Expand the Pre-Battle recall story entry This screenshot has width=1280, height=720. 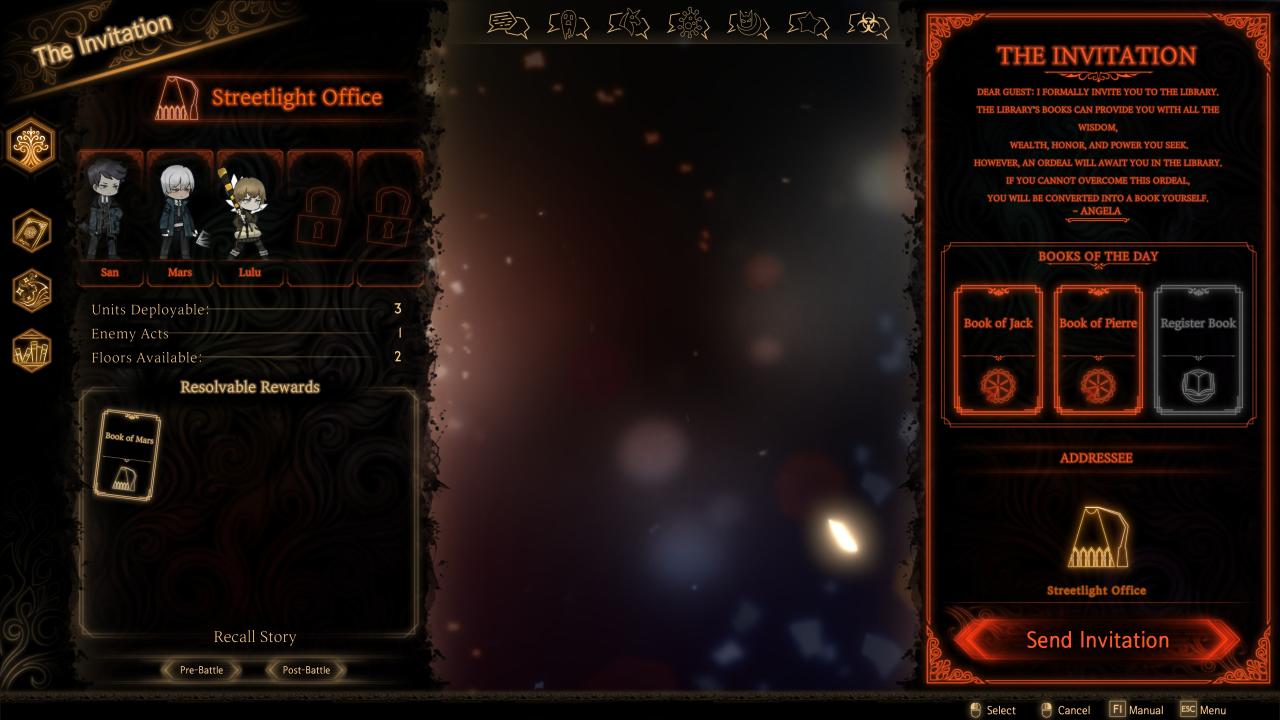pyautogui.click(x=201, y=670)
